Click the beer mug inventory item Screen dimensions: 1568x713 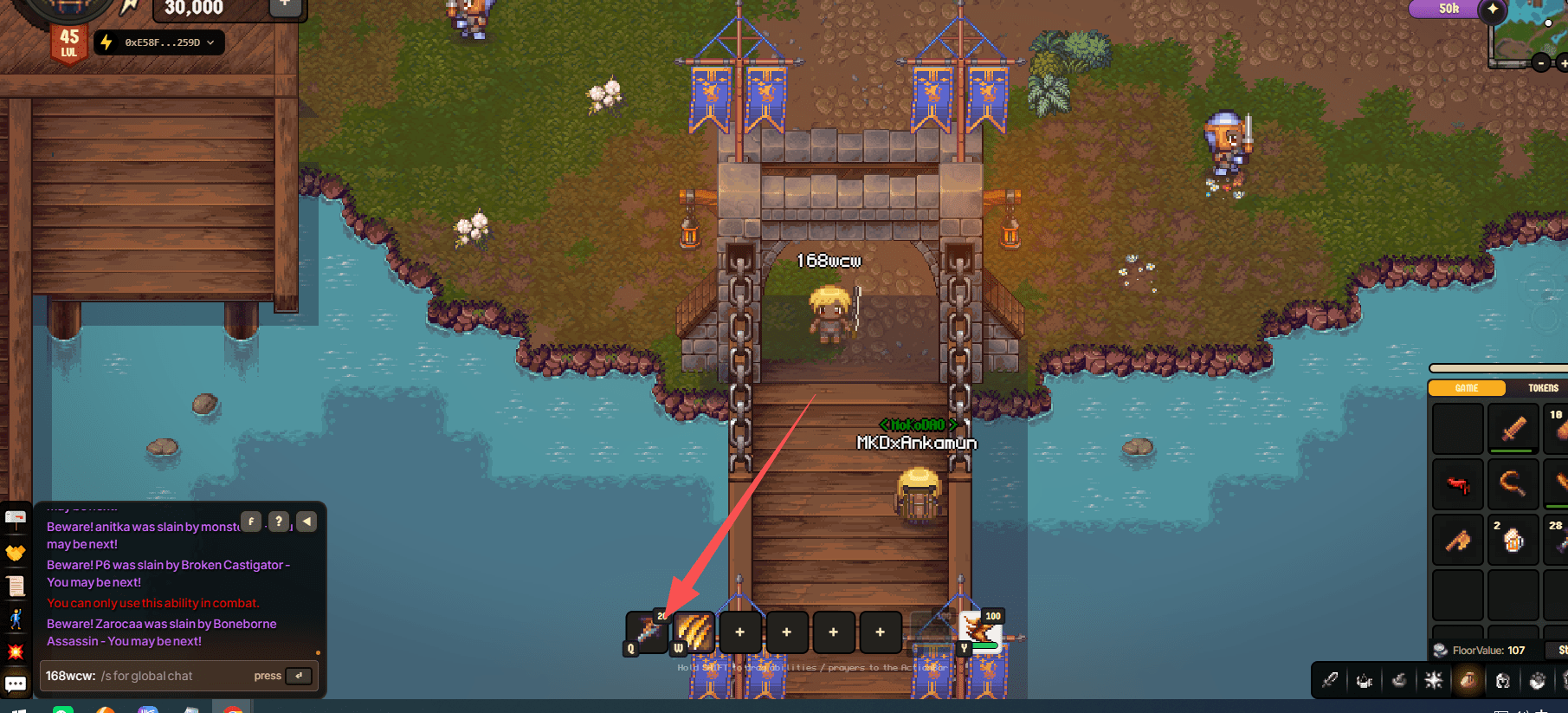1513,540
